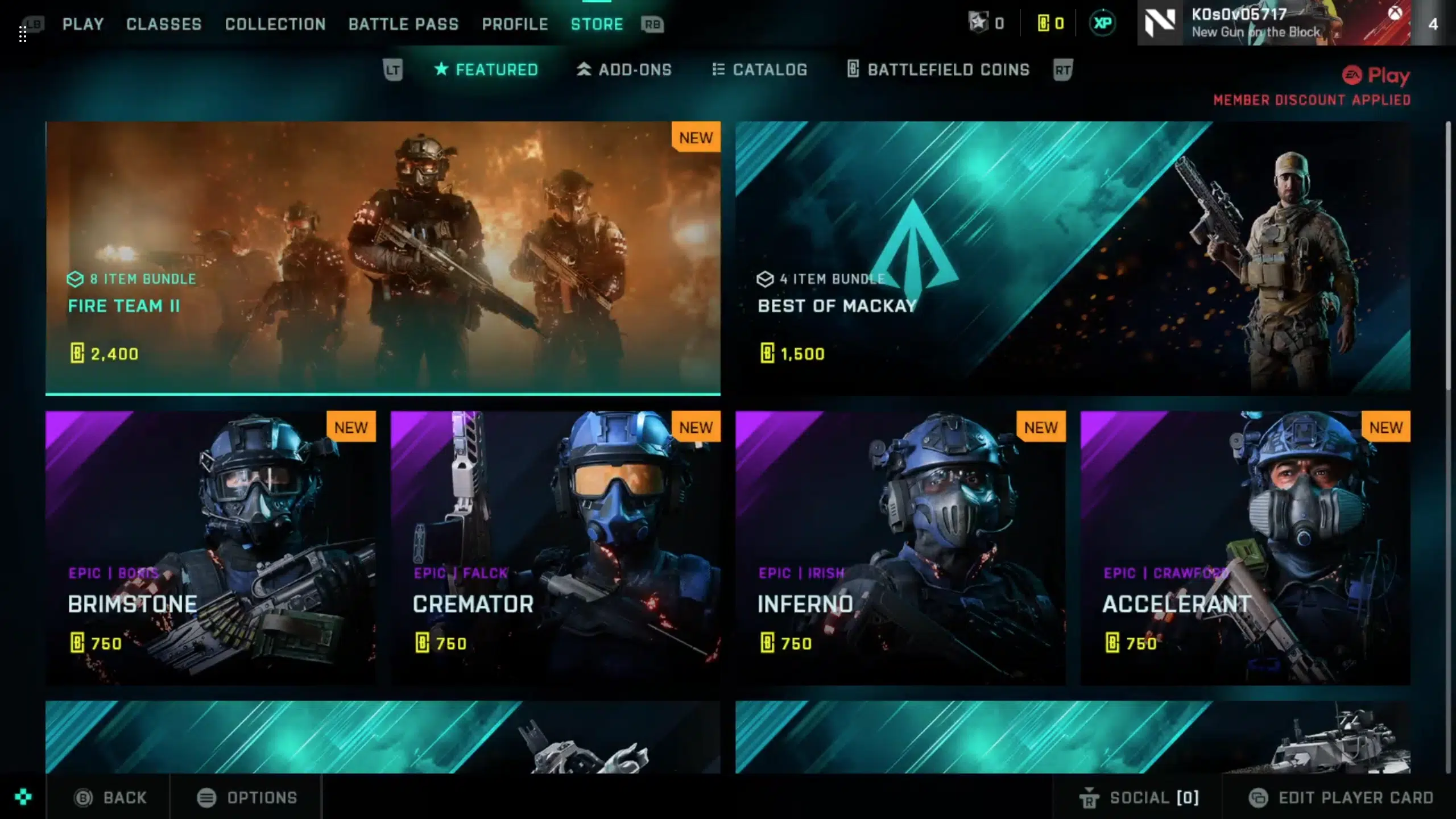
Task: Open the Battlefield Coins section
Action: pos(938,69)
